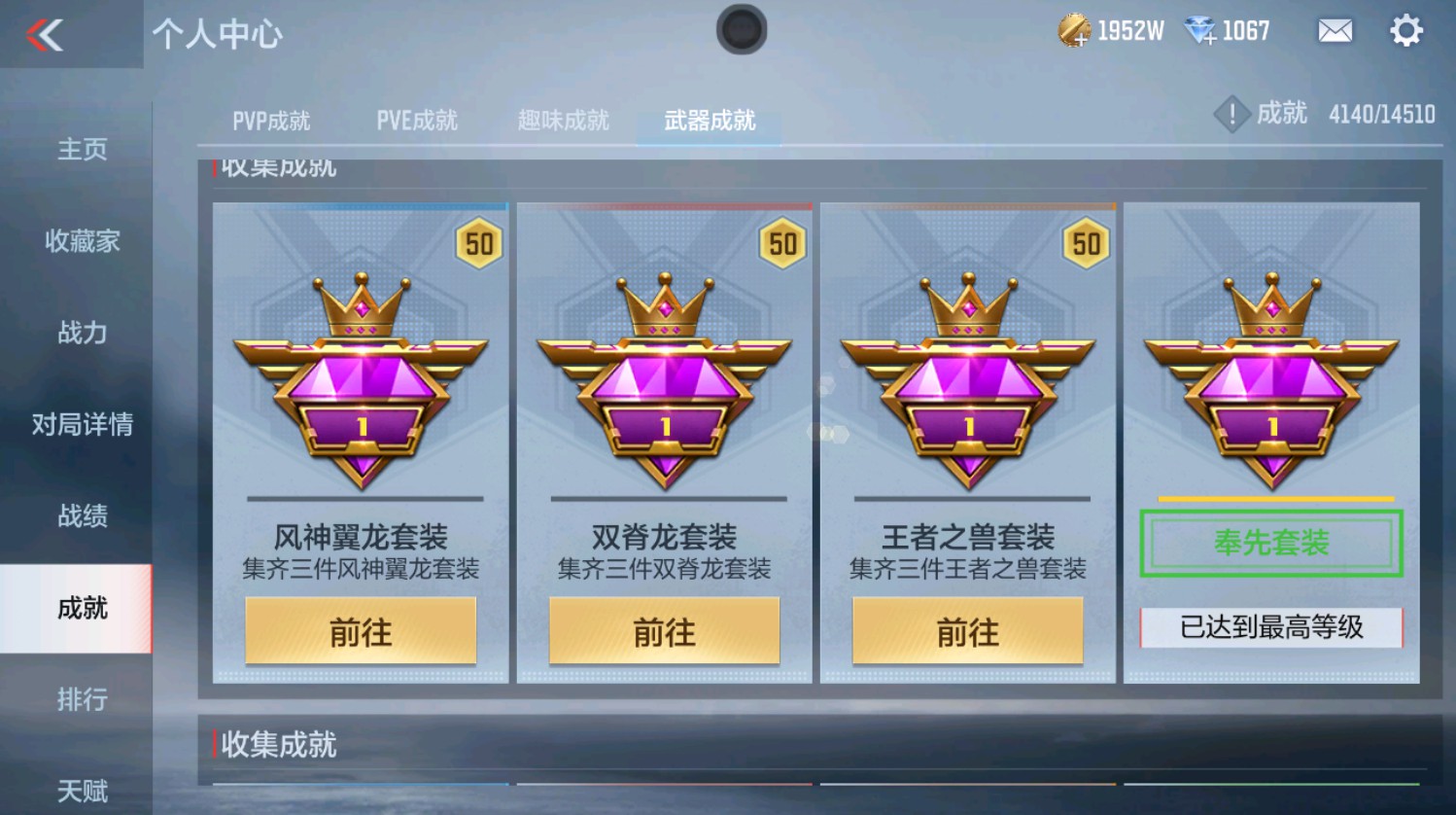This screenshot has height=815, width=1456.
Task: Open the 奉先套装 highlighted link
Action: click(x=1269, y=543)
